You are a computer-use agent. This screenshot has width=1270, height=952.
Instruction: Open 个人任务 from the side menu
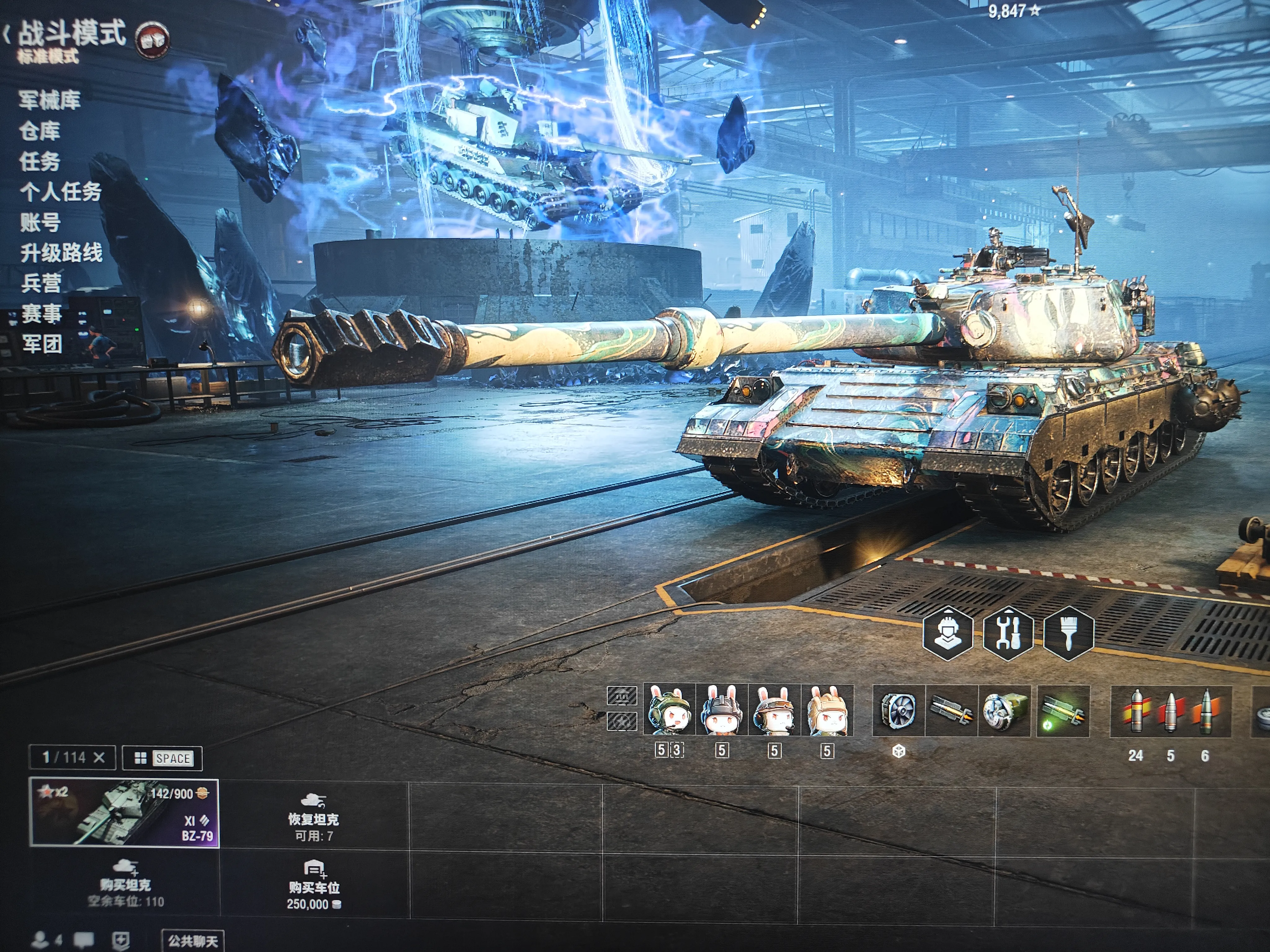(60, 192)
